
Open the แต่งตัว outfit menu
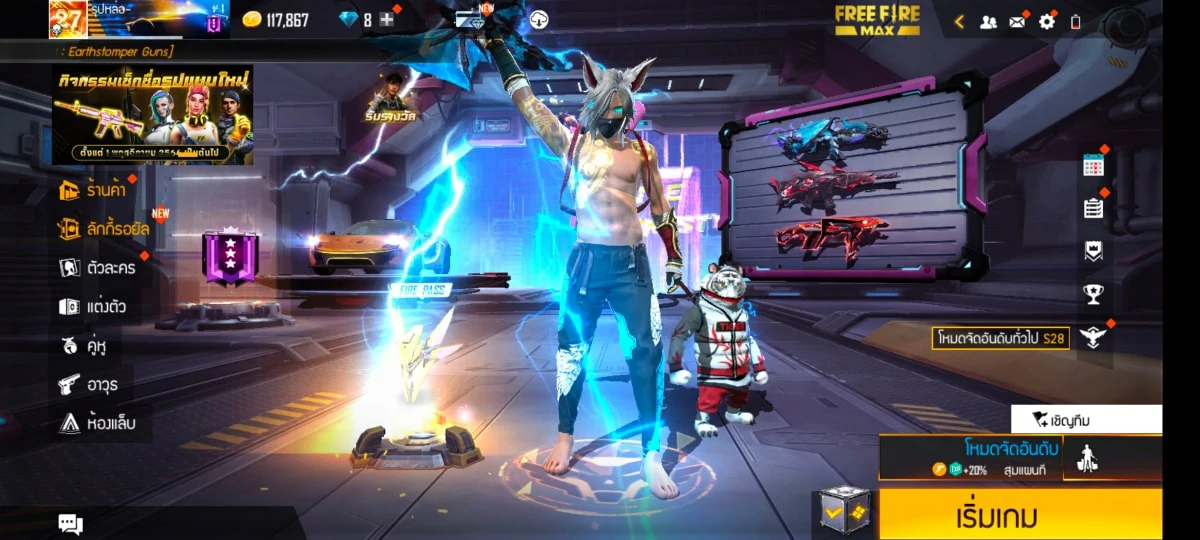coord(93,307)
